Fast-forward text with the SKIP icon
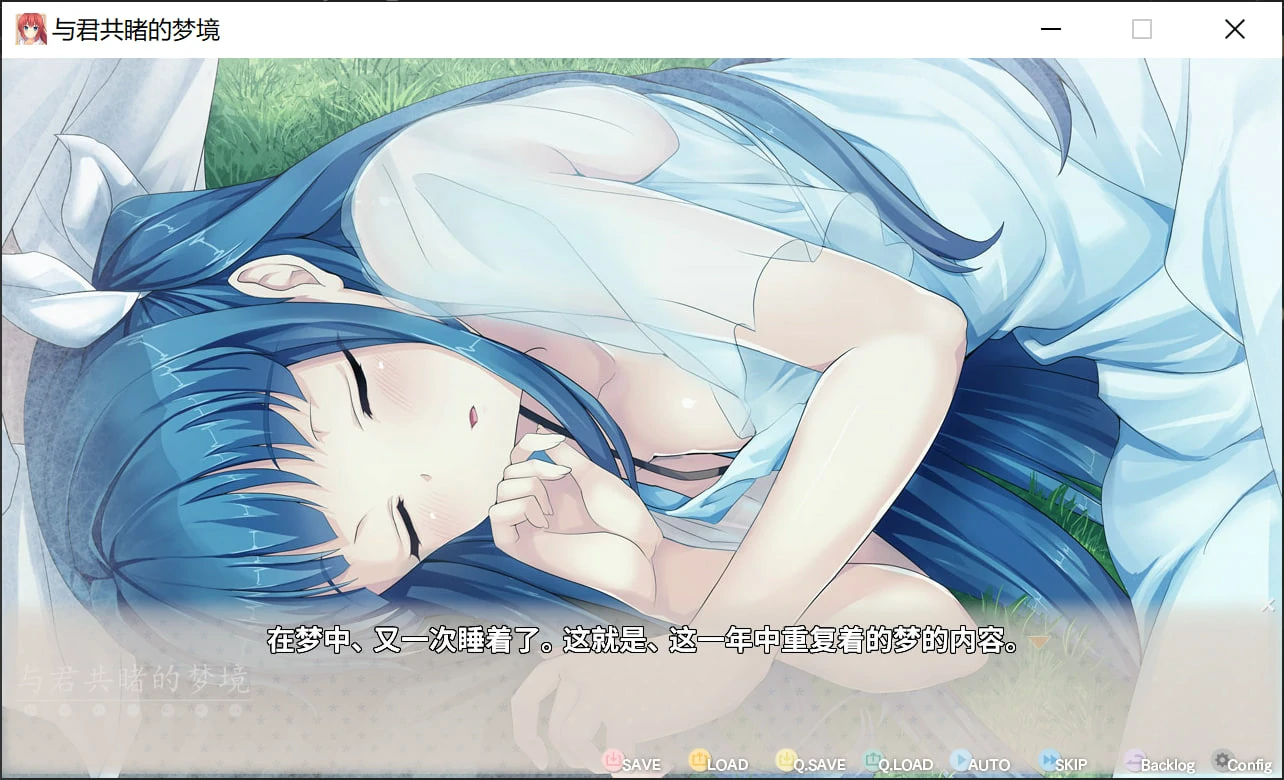 pos(1046,762)
